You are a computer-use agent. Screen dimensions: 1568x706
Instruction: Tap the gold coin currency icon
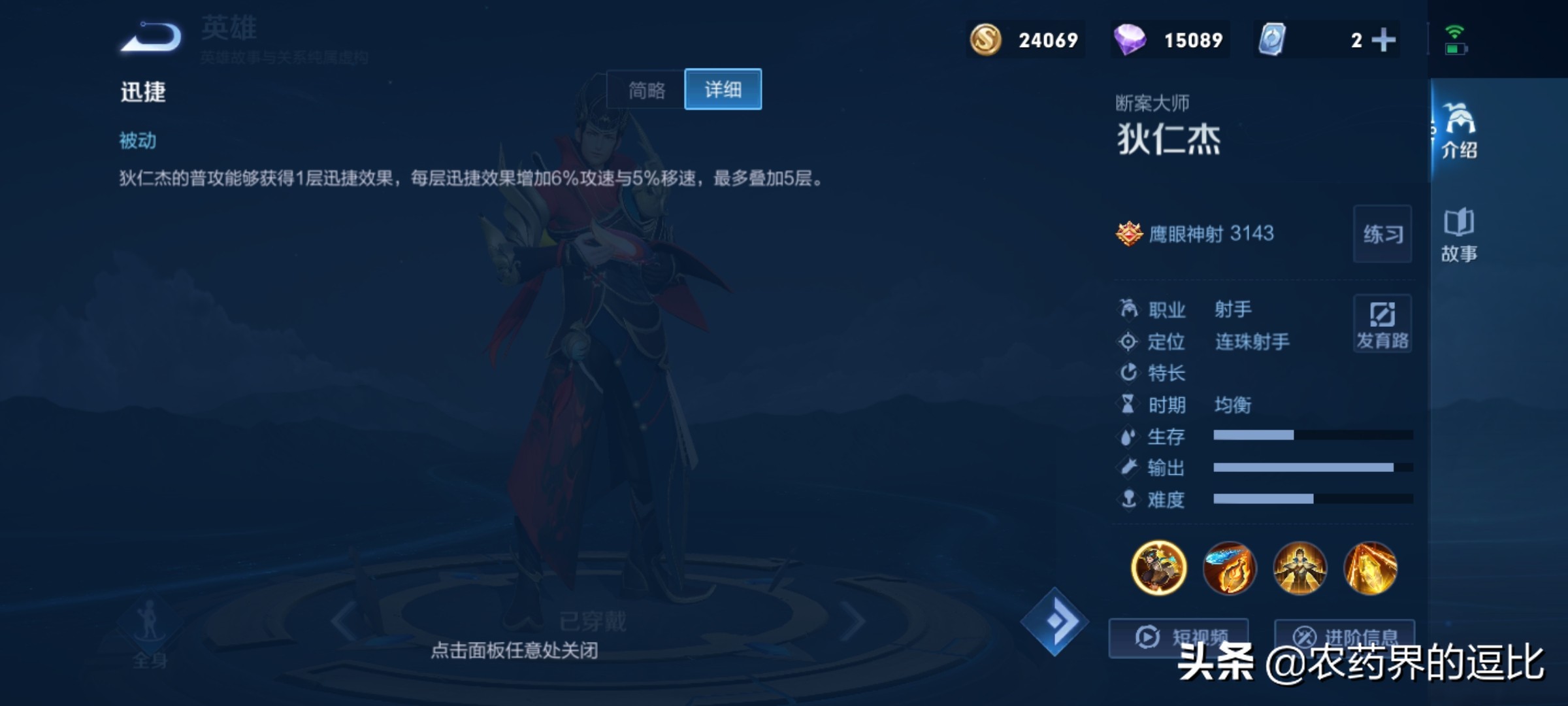click(985, 40)
